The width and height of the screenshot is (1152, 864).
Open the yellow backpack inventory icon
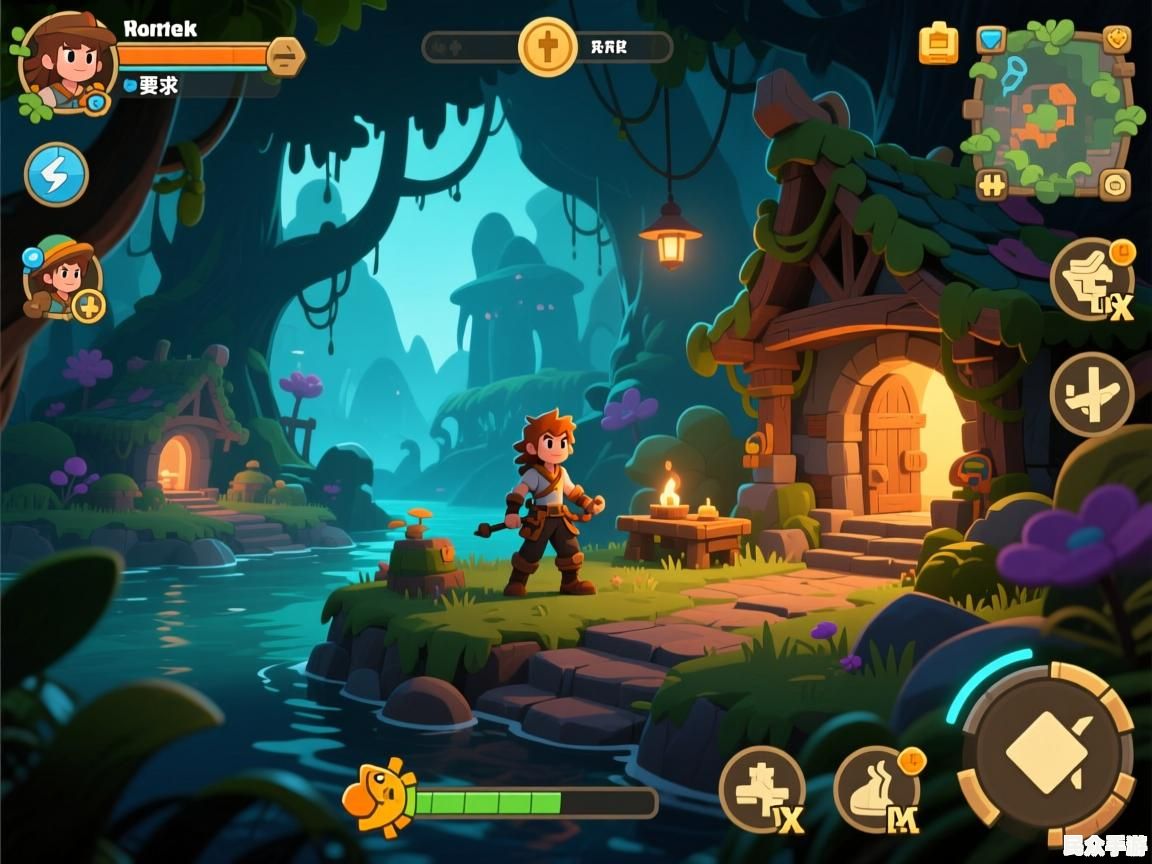[938, 44]
